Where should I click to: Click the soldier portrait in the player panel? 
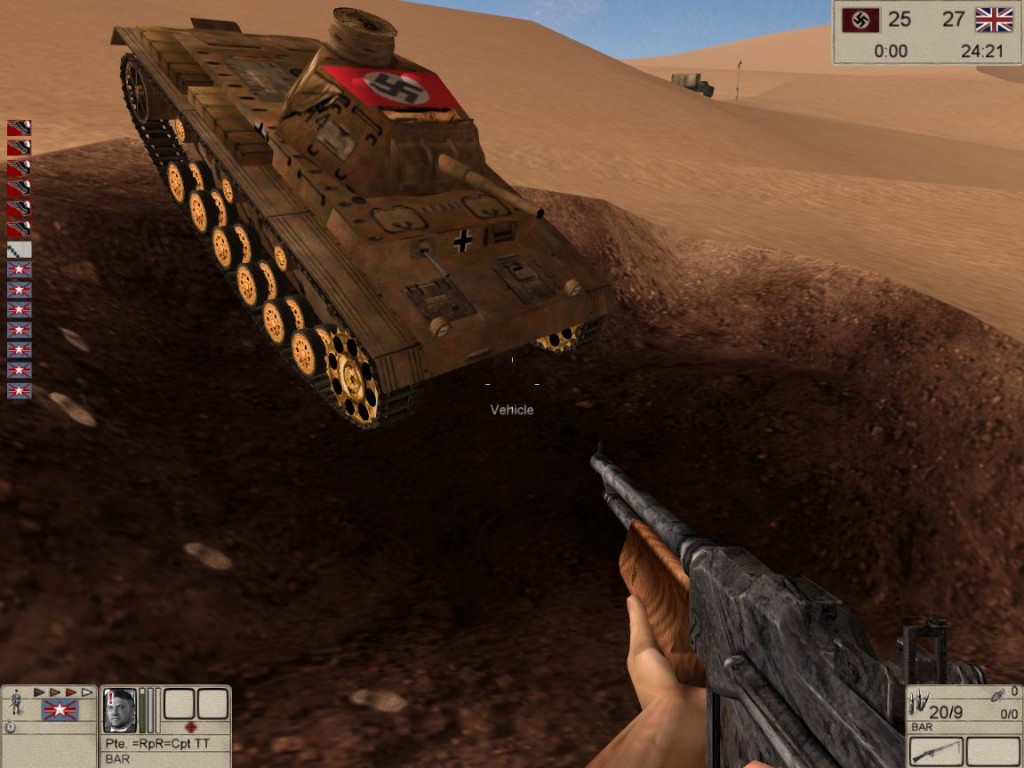click(119, 709)
